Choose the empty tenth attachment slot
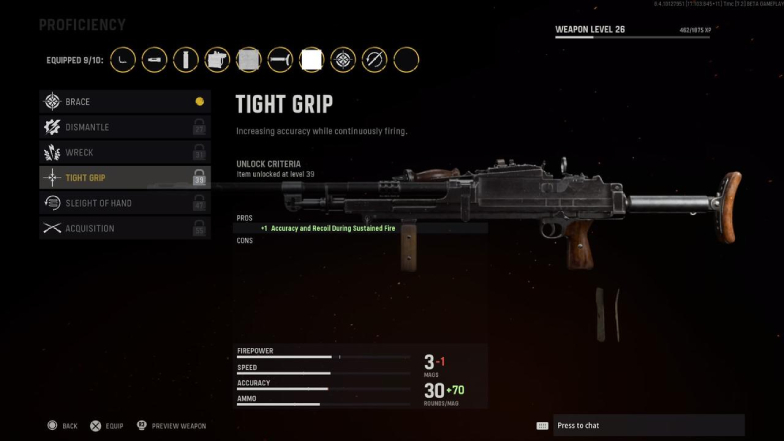The width and height of the screenshot is (784, 441). pyautogui.click(x=406, y=60)
